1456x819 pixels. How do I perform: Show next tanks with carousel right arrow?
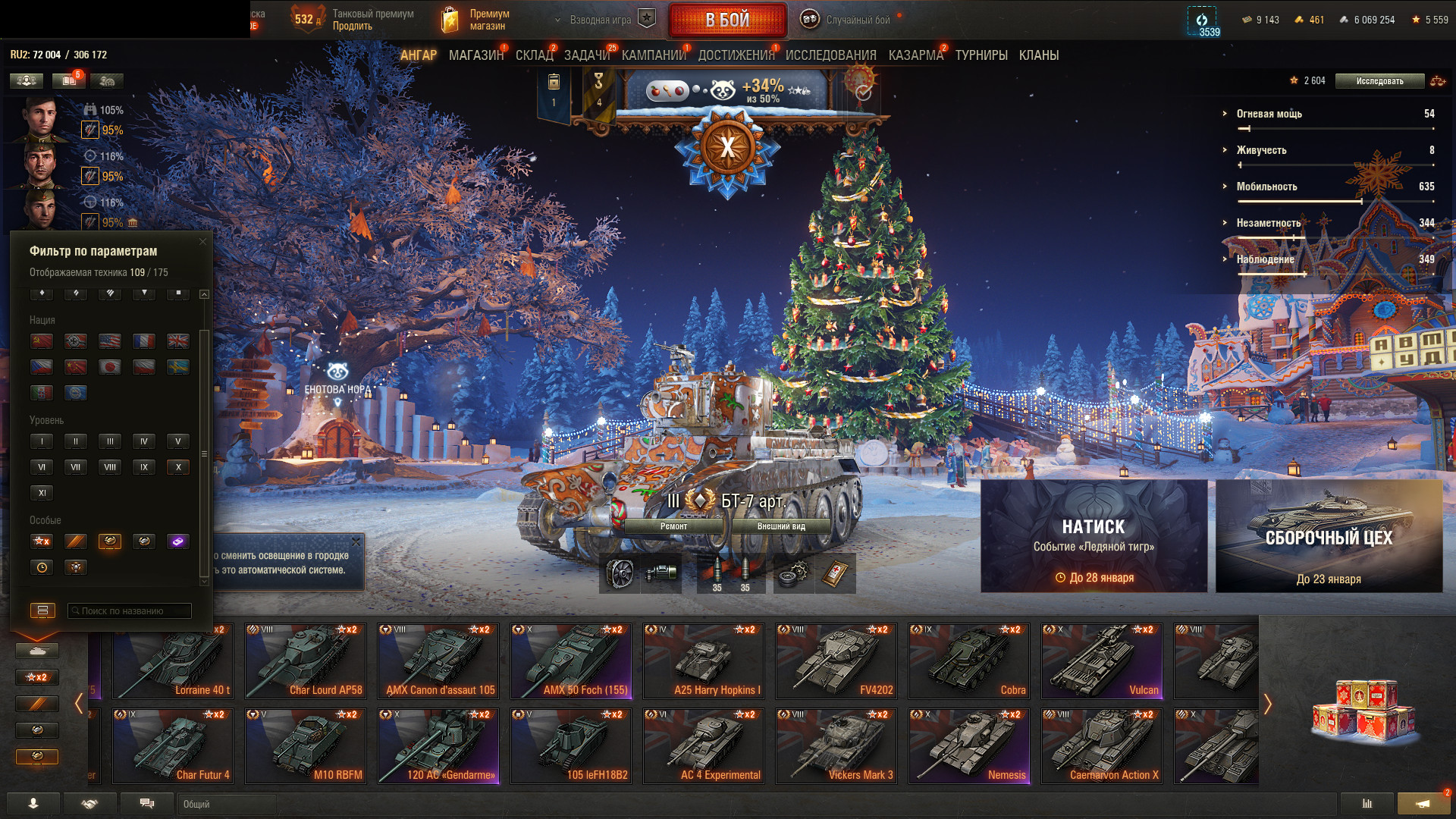pyautogui.click(x=1267, y=704)
